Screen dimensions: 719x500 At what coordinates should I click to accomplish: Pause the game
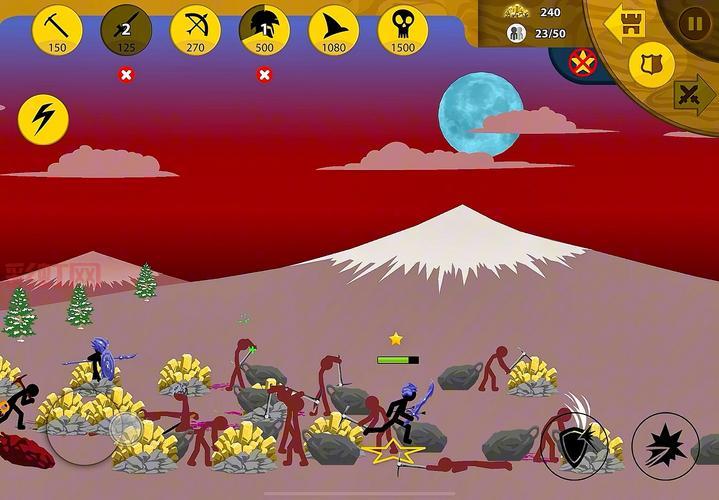(x=694, y=23)
